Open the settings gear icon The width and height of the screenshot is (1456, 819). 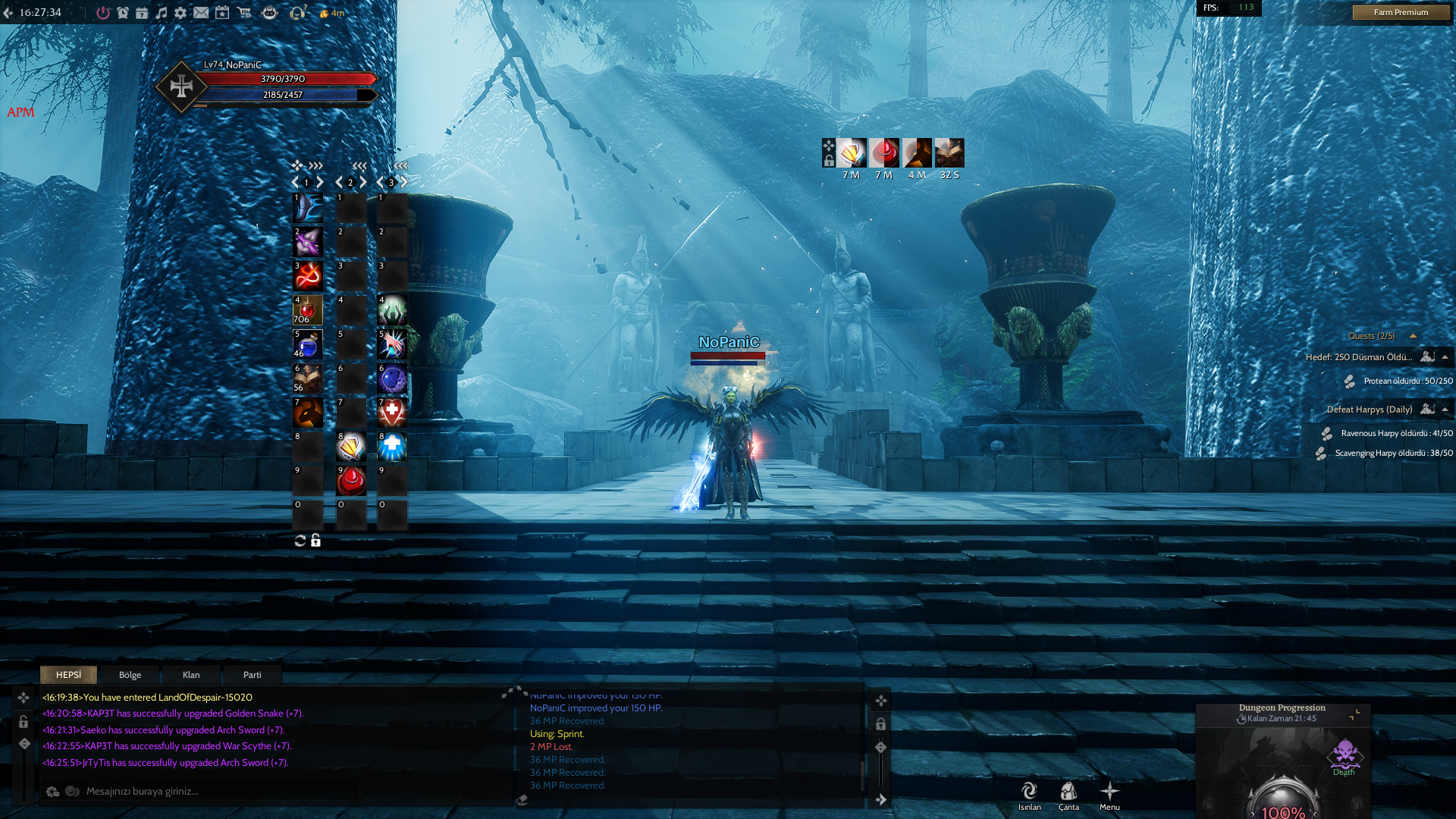[x=180, y=13]
